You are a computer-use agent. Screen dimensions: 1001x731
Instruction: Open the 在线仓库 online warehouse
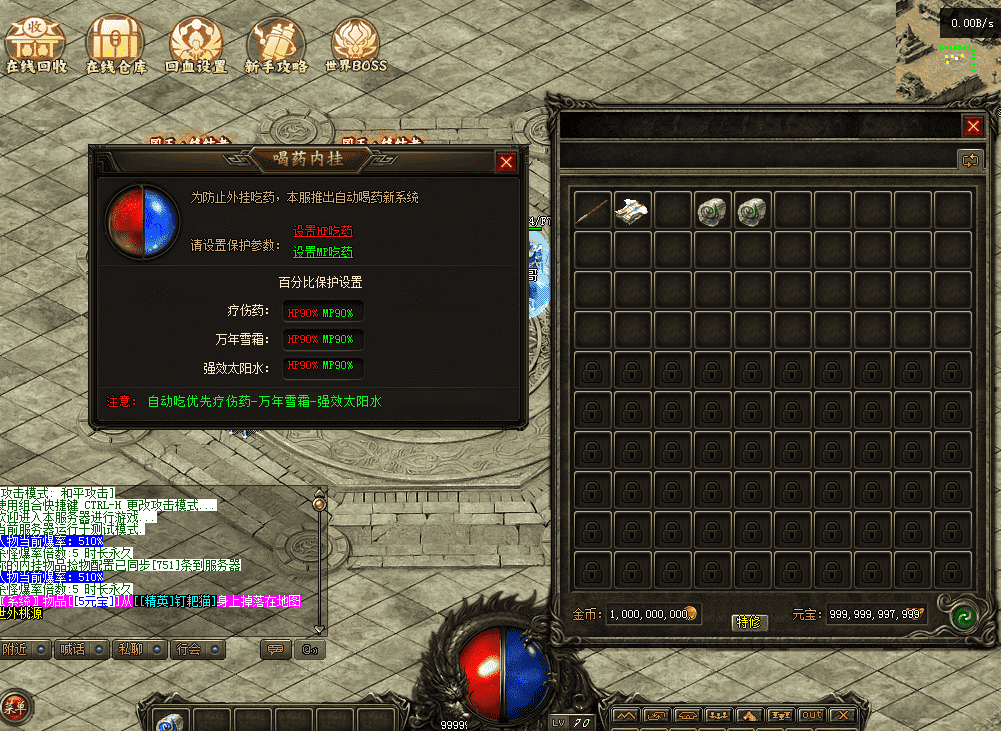(x=116, y=44)
